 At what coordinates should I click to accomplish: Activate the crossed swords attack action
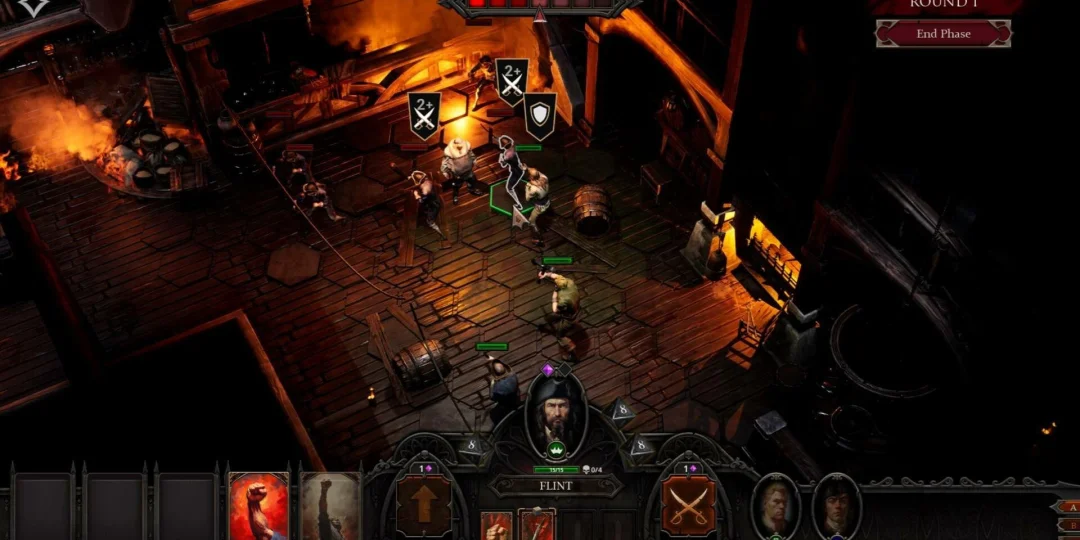click(688, 504)
